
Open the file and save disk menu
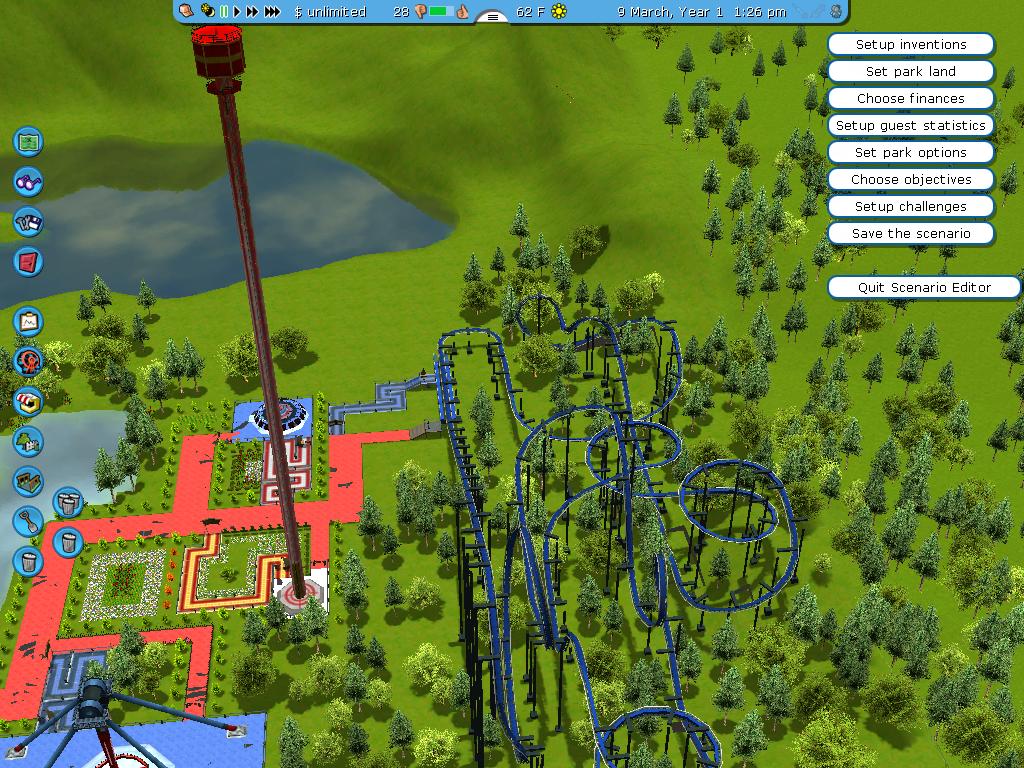[x=28, y=221]
